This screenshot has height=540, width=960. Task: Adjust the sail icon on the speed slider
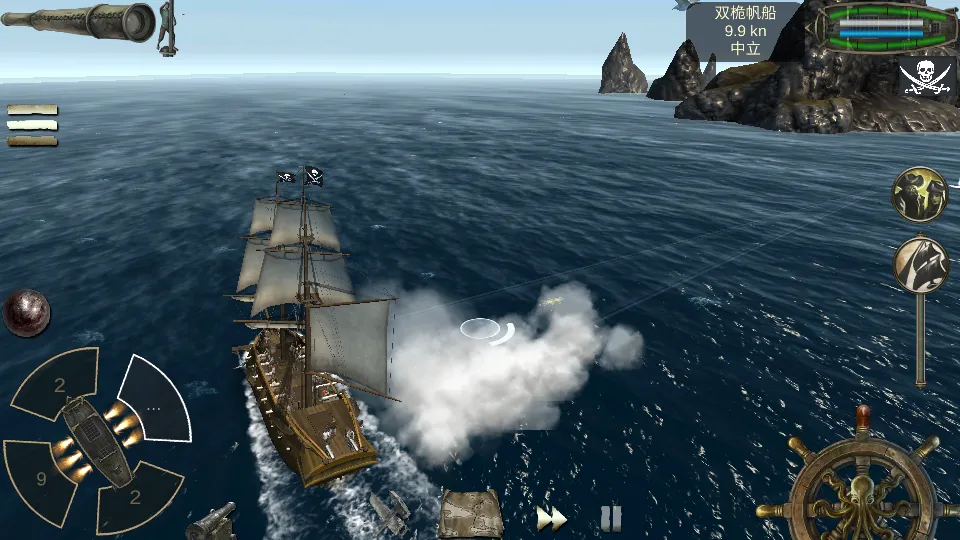920,264
